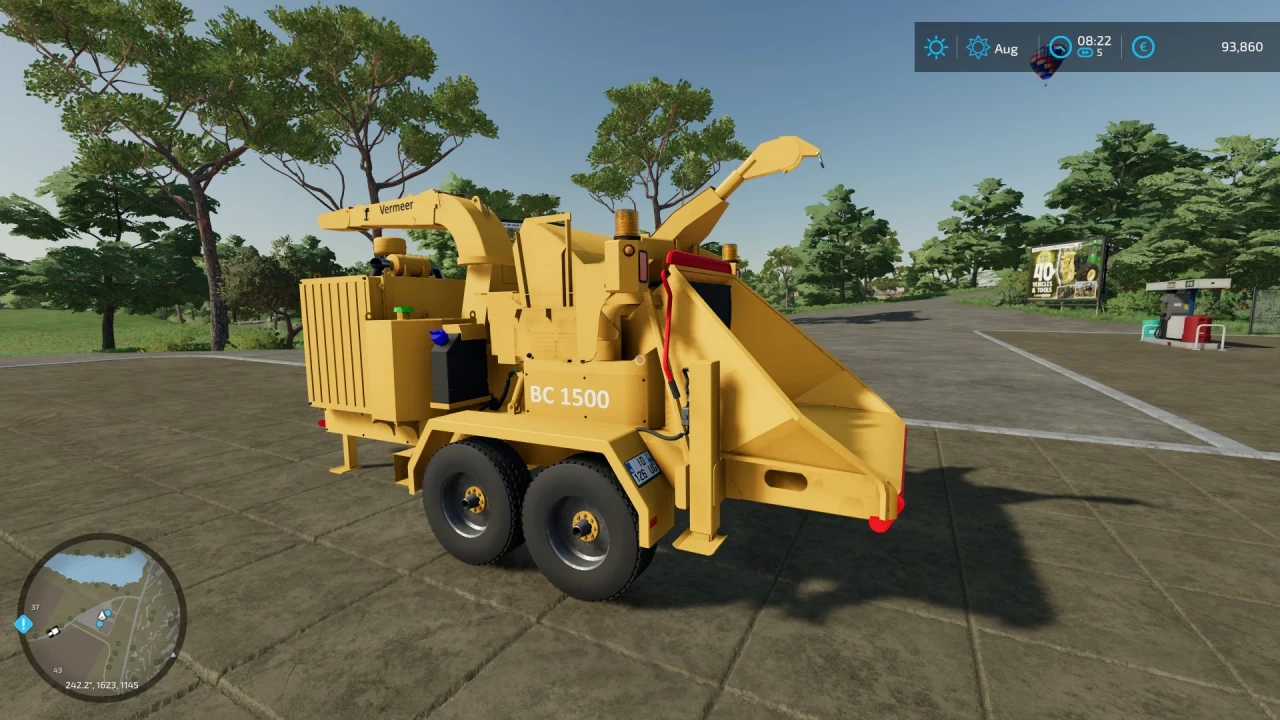Click the current weather sun icon

tap(935, 47)
